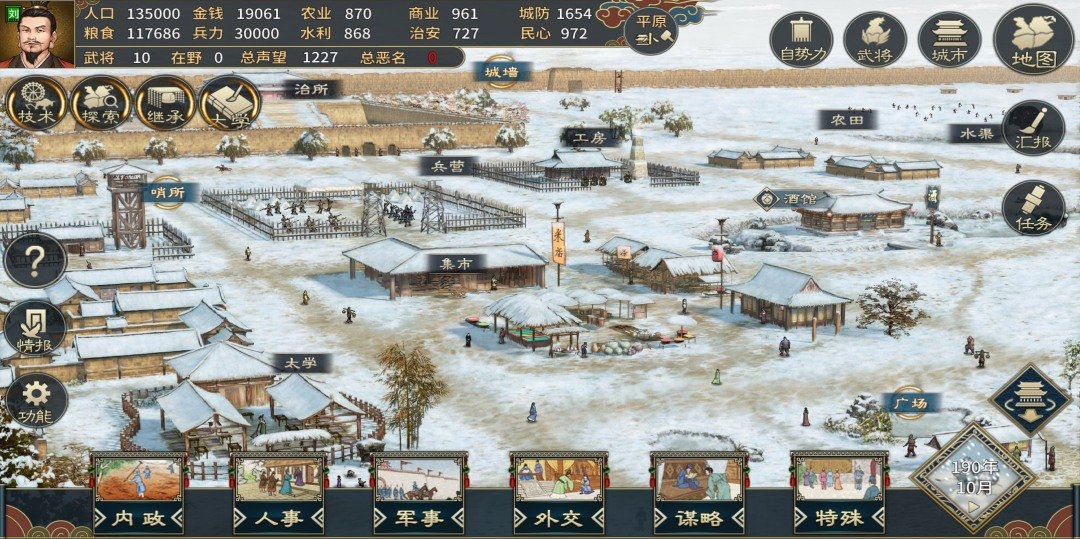Screen dimensions: 1080x539
Task: Open the 谋略 strategy menu
Action: click(699, 492)
